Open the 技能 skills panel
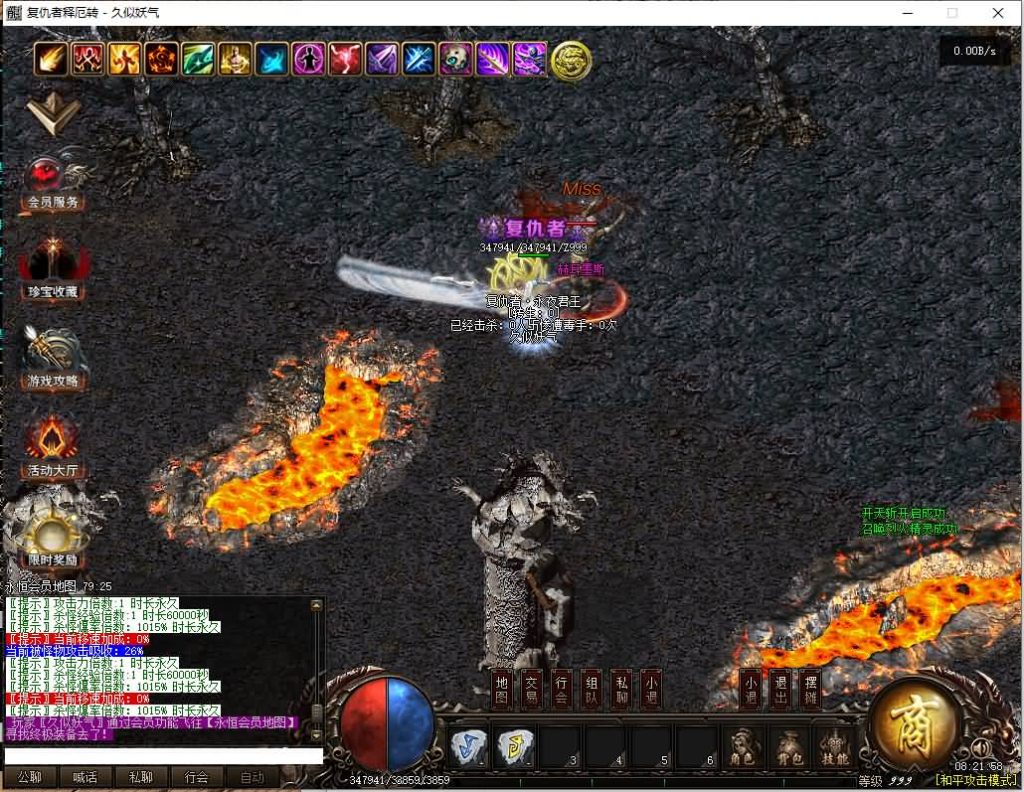The height and width of the screenshot is (792, 1024). pyautogui.click(x=834, y=747)
